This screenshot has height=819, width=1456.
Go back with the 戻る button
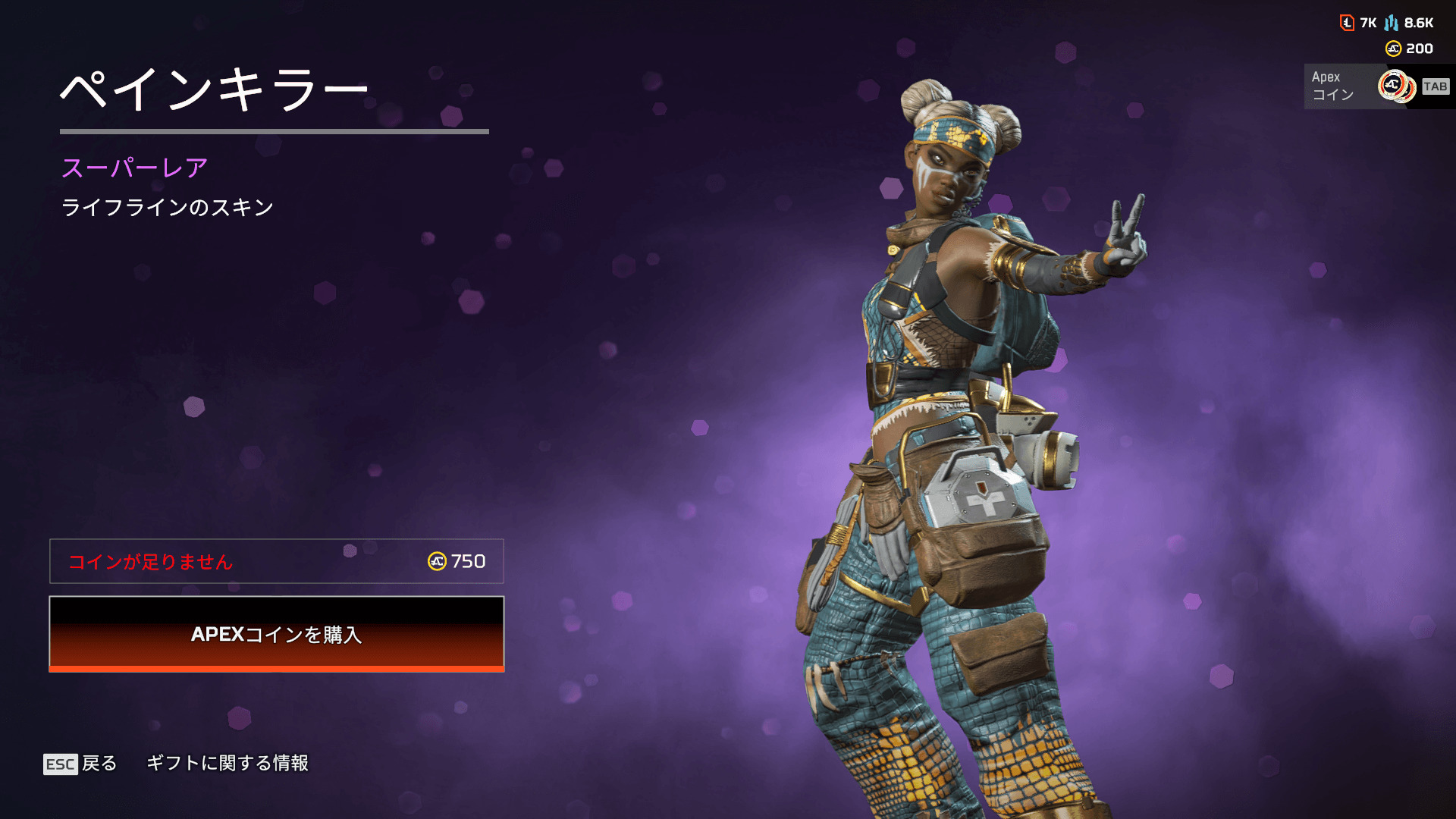(81, 763)
